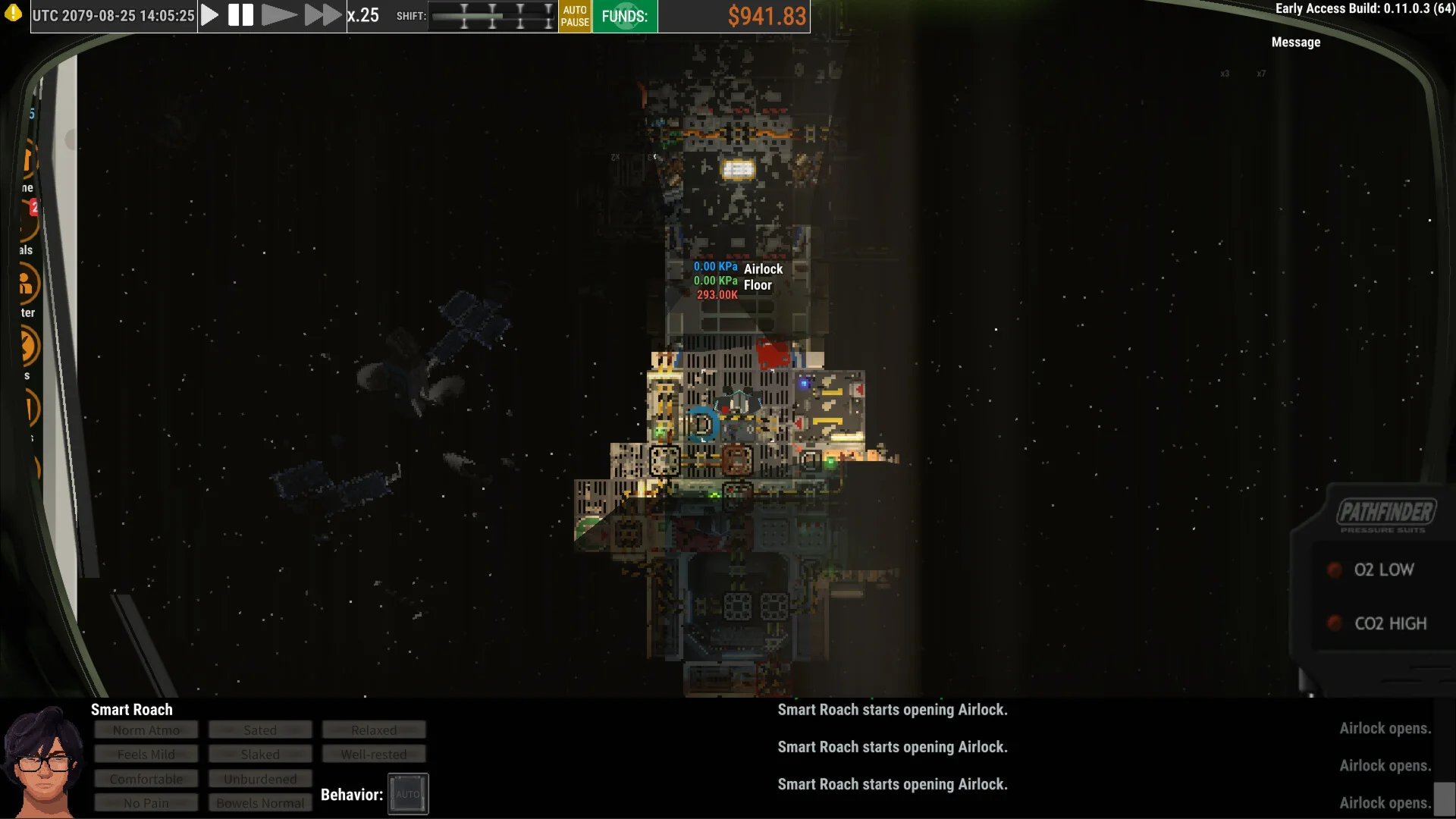The height and width of the screenshot is (819, 1456).
Task: Activate the double-arrow fastest speed button
Action: coord(323,15)
